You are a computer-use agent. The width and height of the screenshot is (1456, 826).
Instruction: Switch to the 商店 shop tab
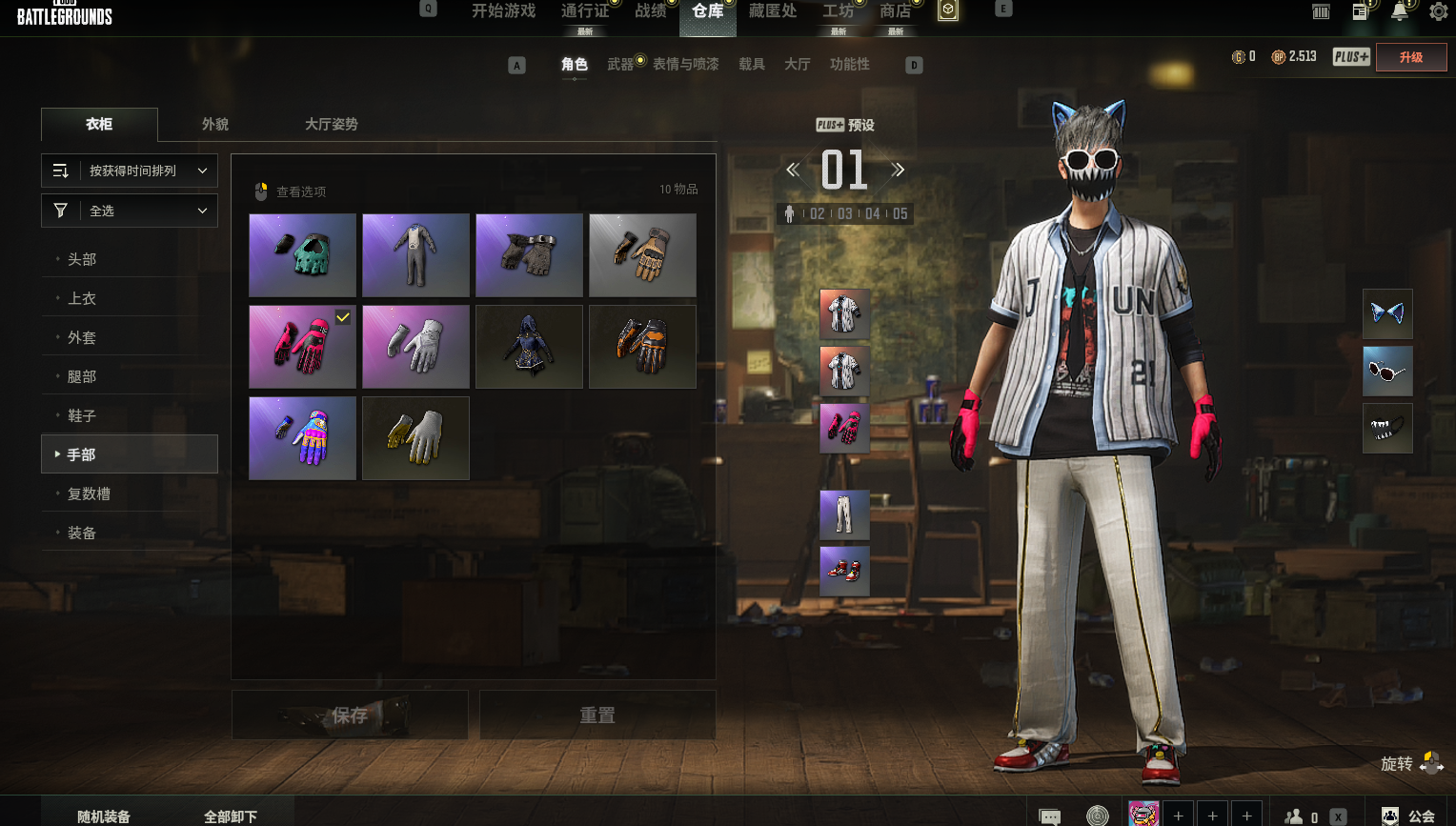894,11
